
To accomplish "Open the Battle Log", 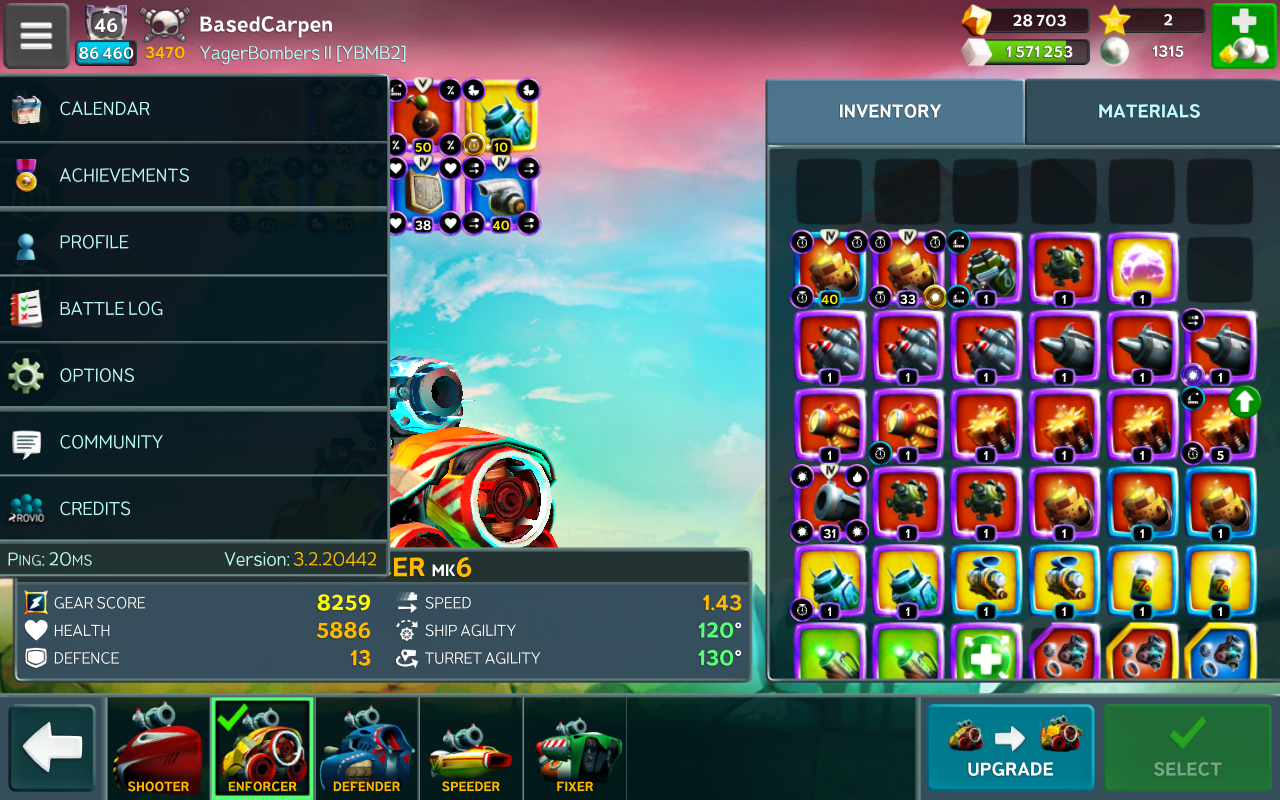I will coord(194,309).
